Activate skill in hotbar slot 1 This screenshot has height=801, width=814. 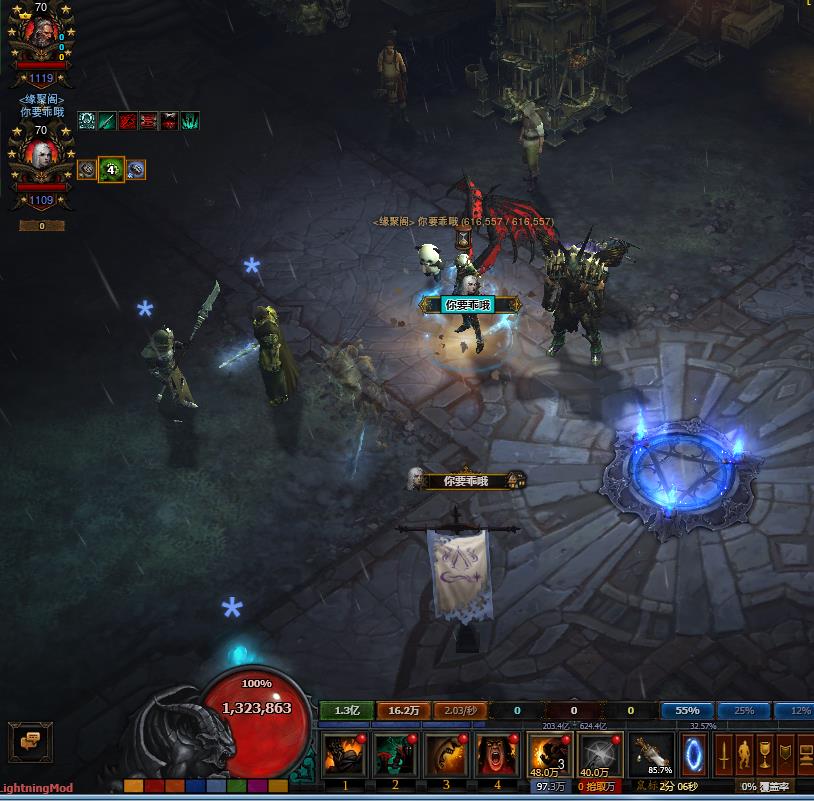coord(345,754)
